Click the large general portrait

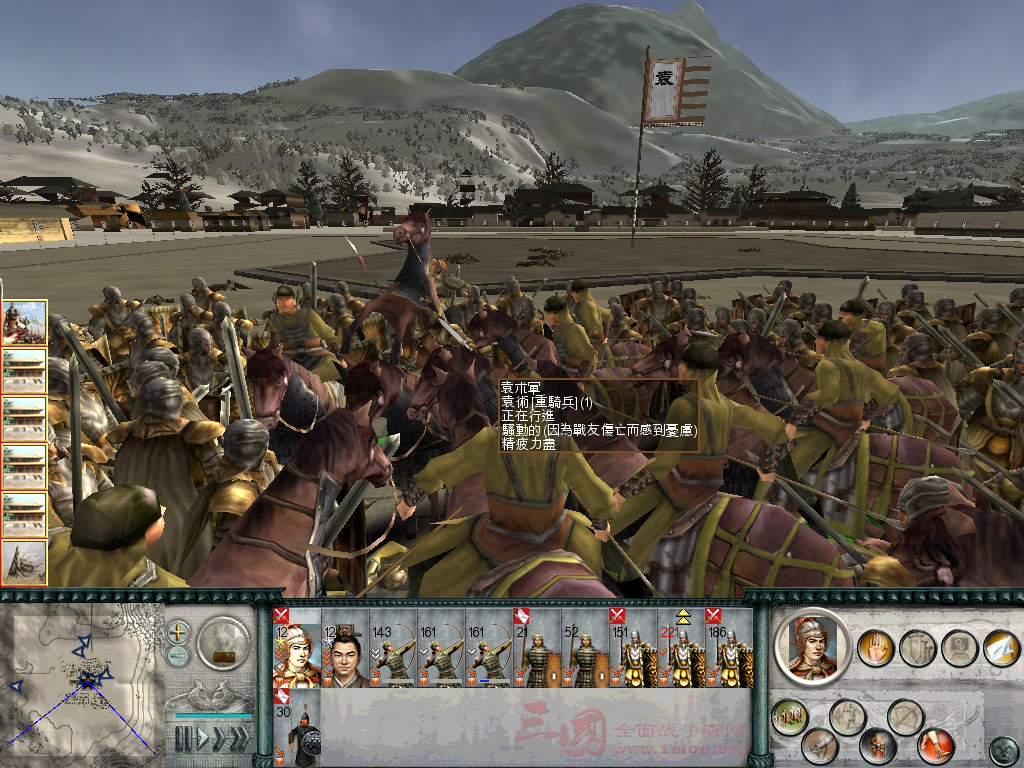tap(811, 646)
